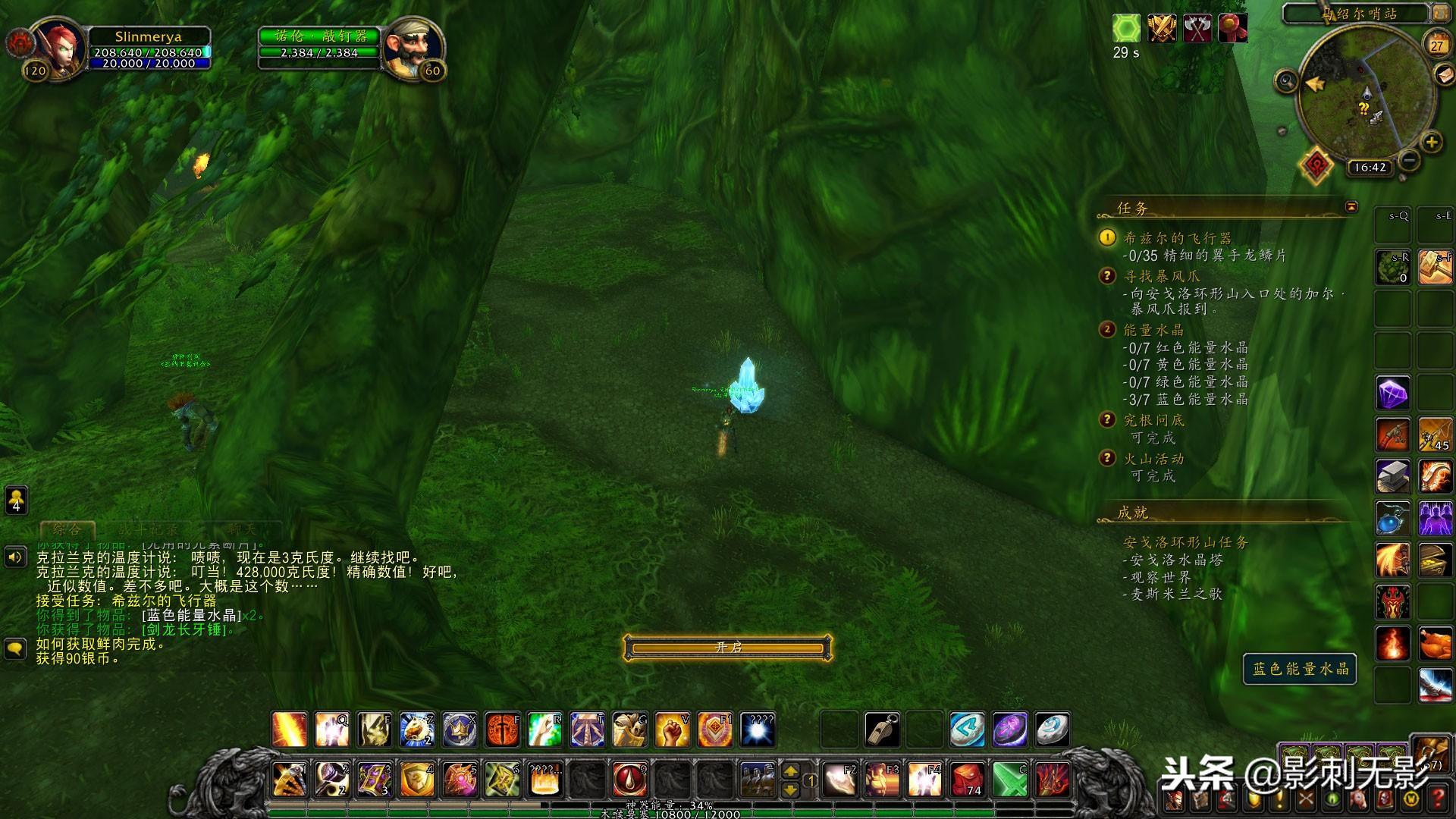Activate the green crossed swords ability
This screenshot has height=819, width=1456.
[x=1010, y=780]
